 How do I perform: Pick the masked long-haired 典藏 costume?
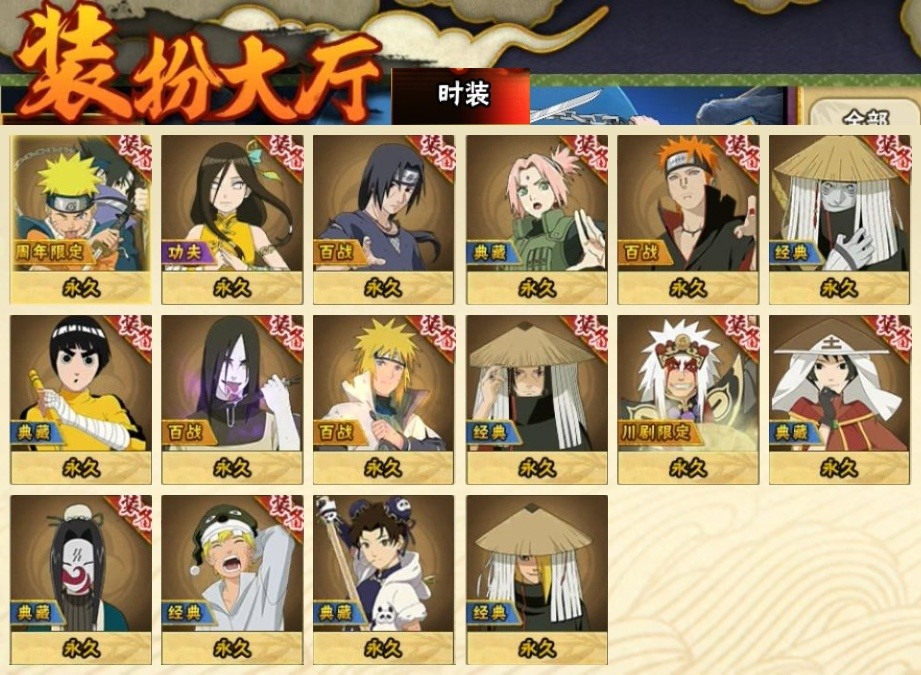pyautogui.click(x=81, y=579)
